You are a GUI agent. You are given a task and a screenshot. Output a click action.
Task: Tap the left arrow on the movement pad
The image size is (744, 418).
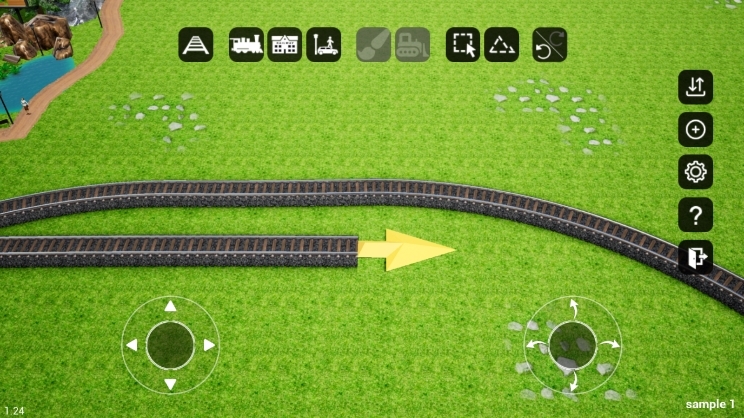pos(131,345)
